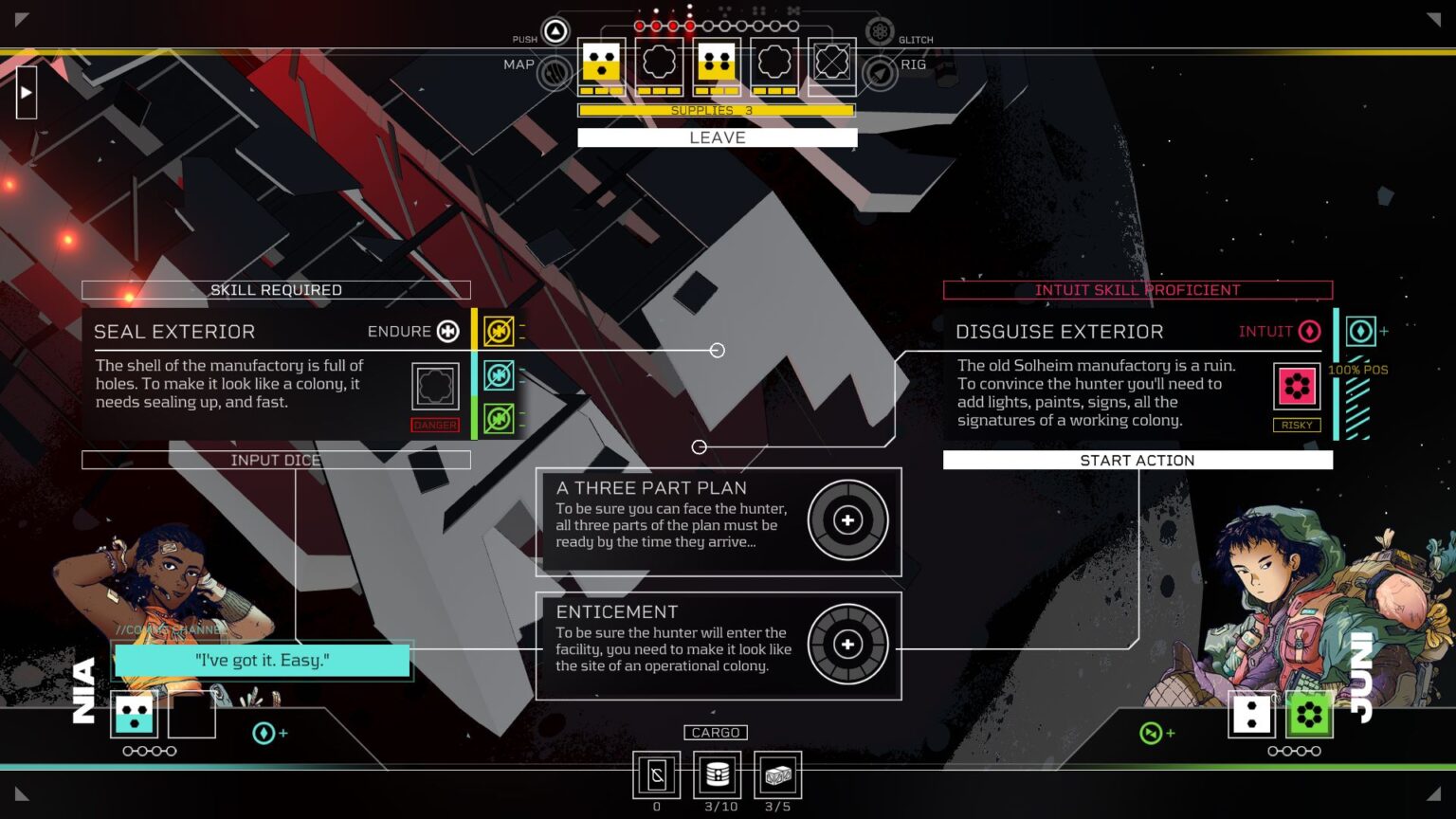Select the crate cargo icon showing 3/5
The image size is (1456, 819).
(776, 775)
